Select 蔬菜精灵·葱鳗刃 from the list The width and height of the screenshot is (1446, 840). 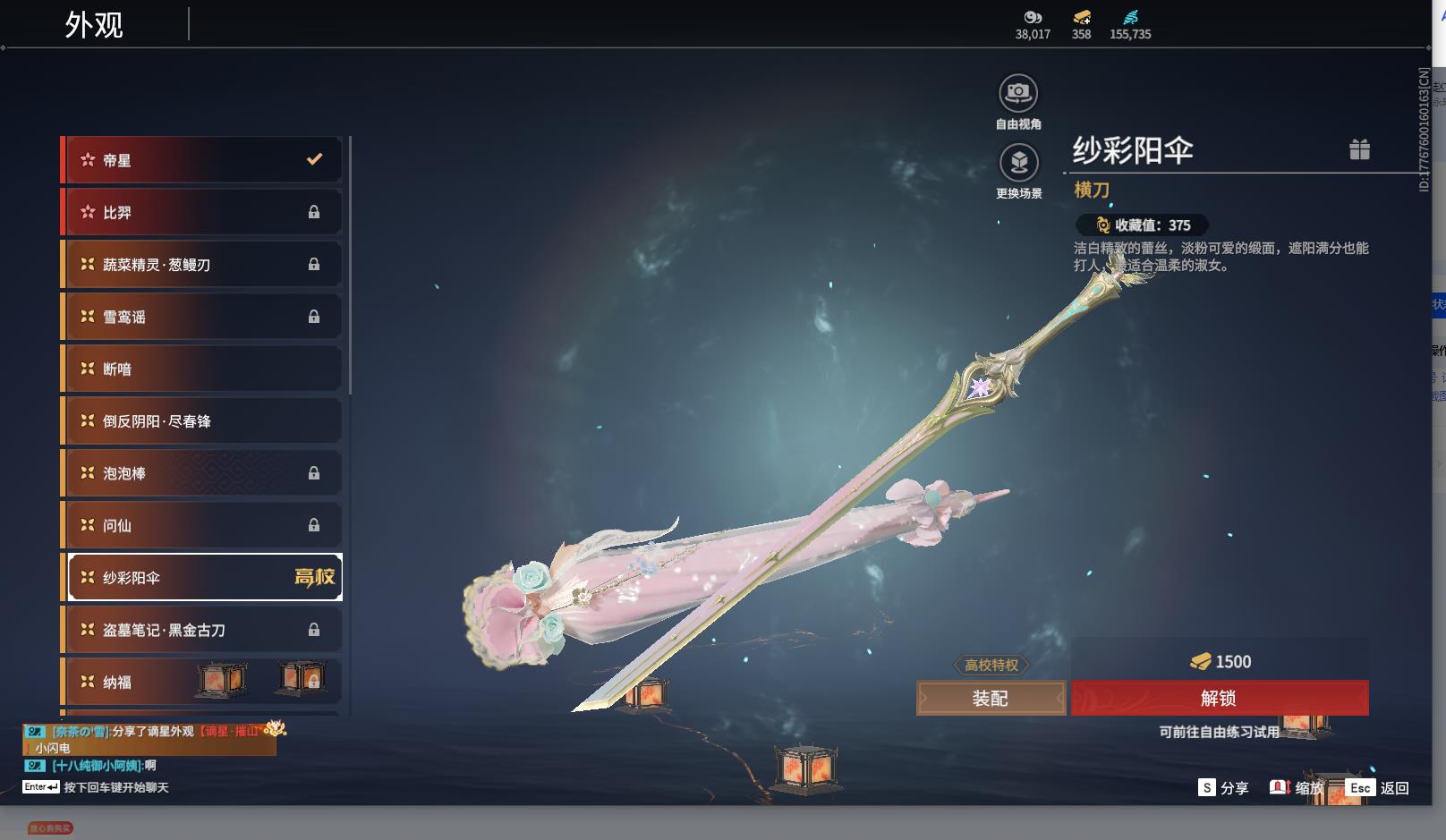click(x=201, y=265)
